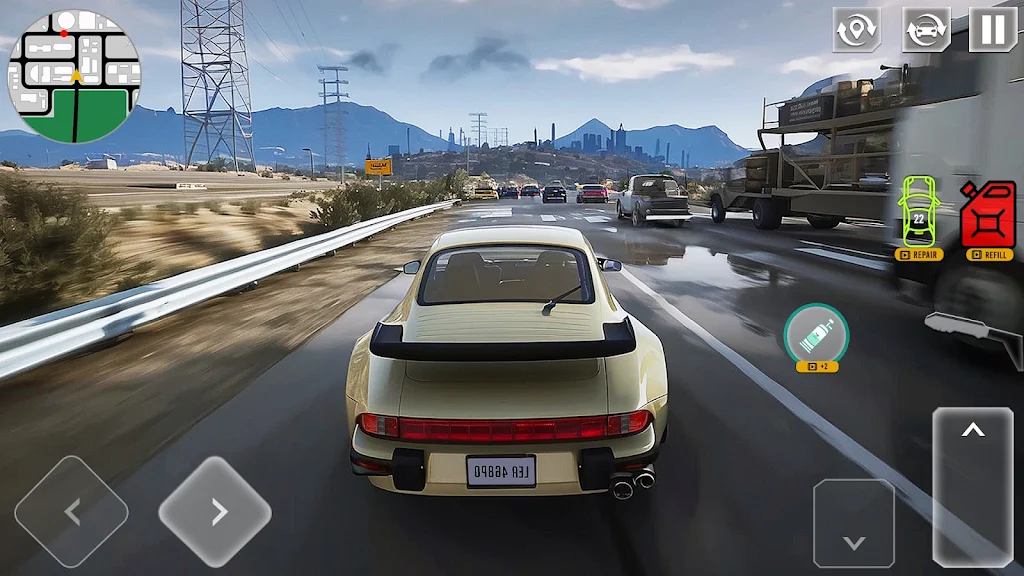Pause the game
Viewport: 1024px width, 576px height.
(992, 29)
